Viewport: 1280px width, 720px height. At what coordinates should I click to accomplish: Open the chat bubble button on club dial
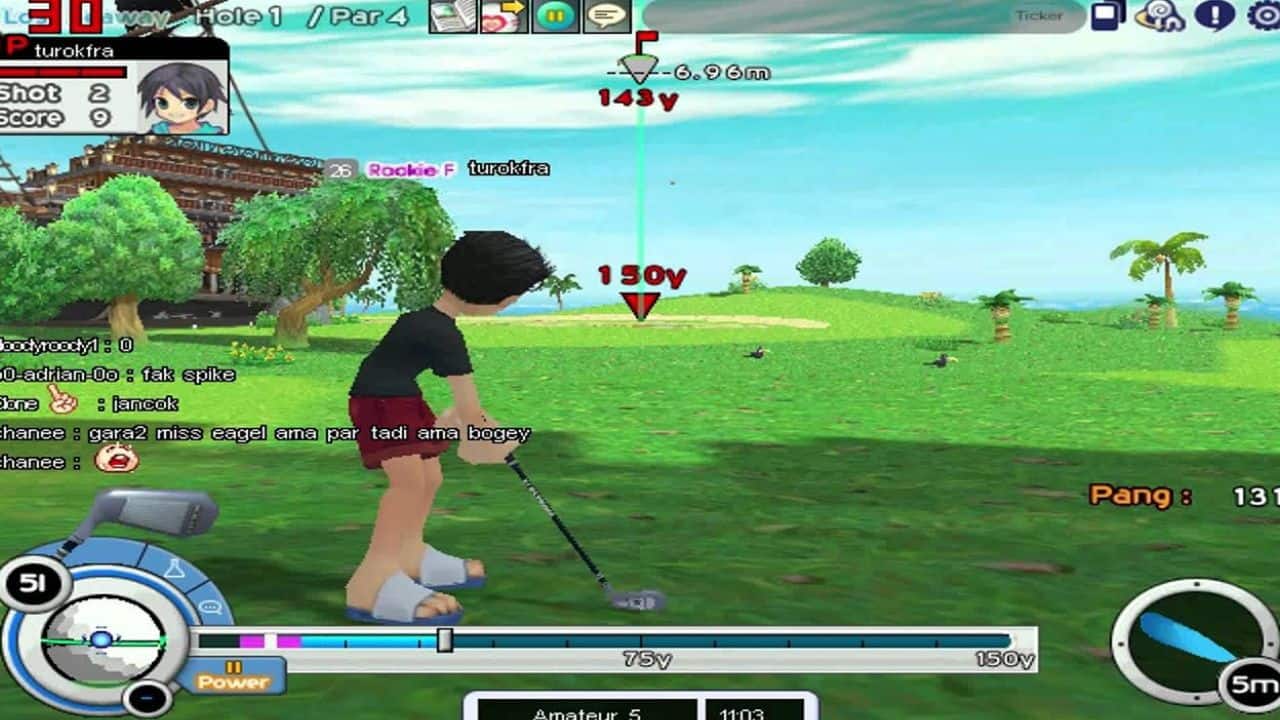(210, 607)
